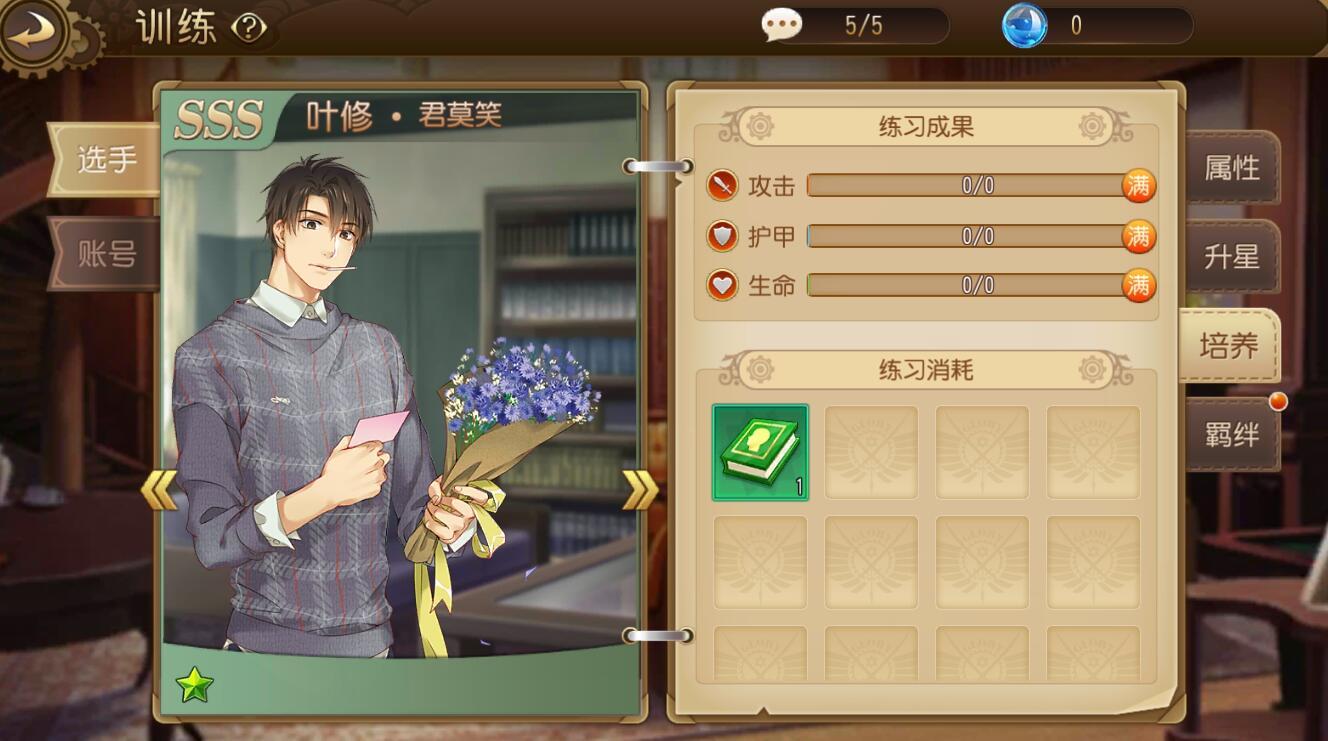Tap the speech bubble chat counter icon

(x=781, y=25)
